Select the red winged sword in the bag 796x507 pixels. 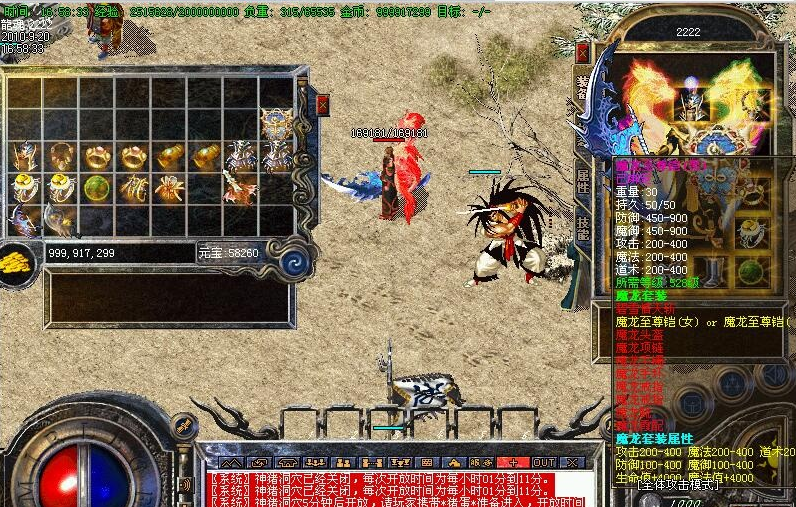[x=240, y=189]
